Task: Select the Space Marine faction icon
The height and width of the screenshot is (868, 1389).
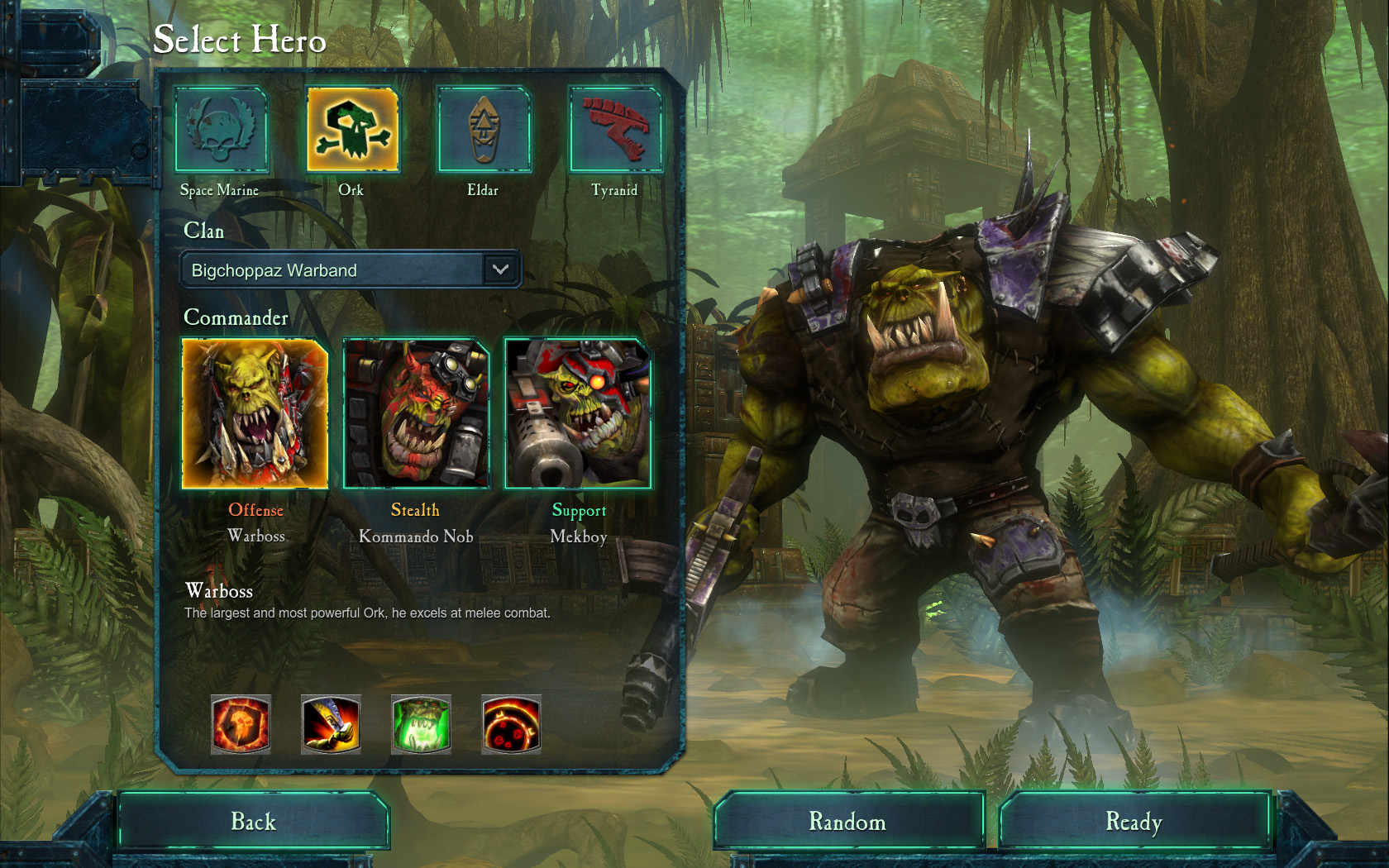Action: pos(221,130)
